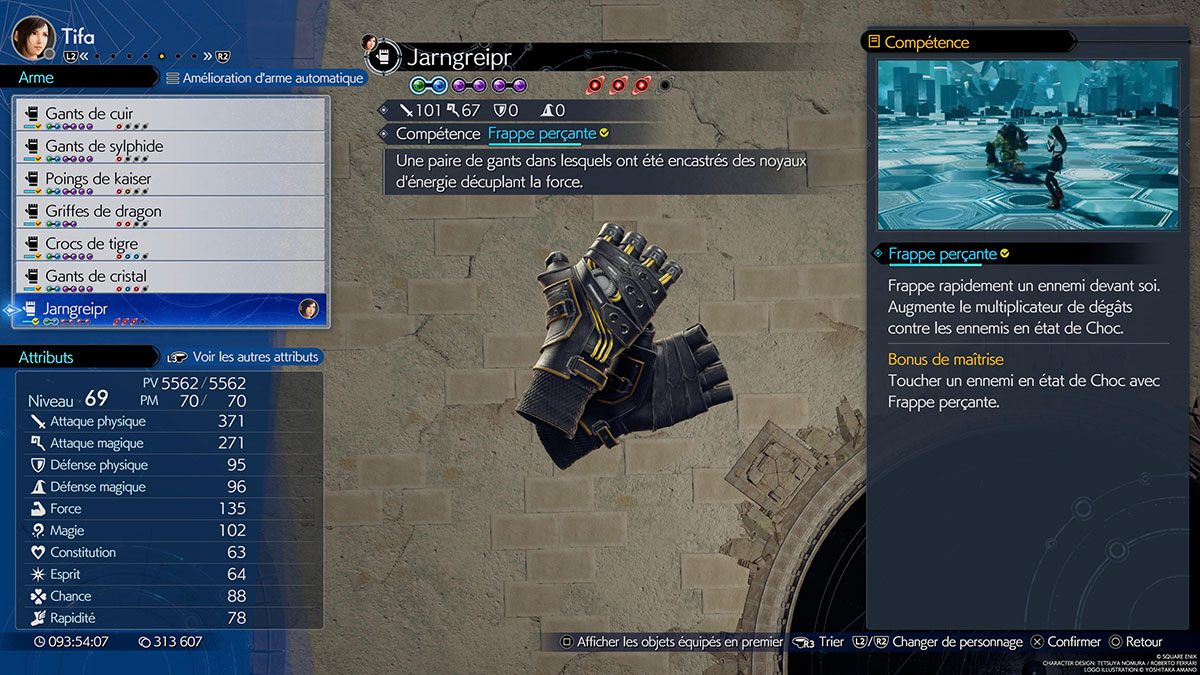Select the Poings de kaiser weapon
The height and width of the screenshot is (675, 1200).
(172, 179)
